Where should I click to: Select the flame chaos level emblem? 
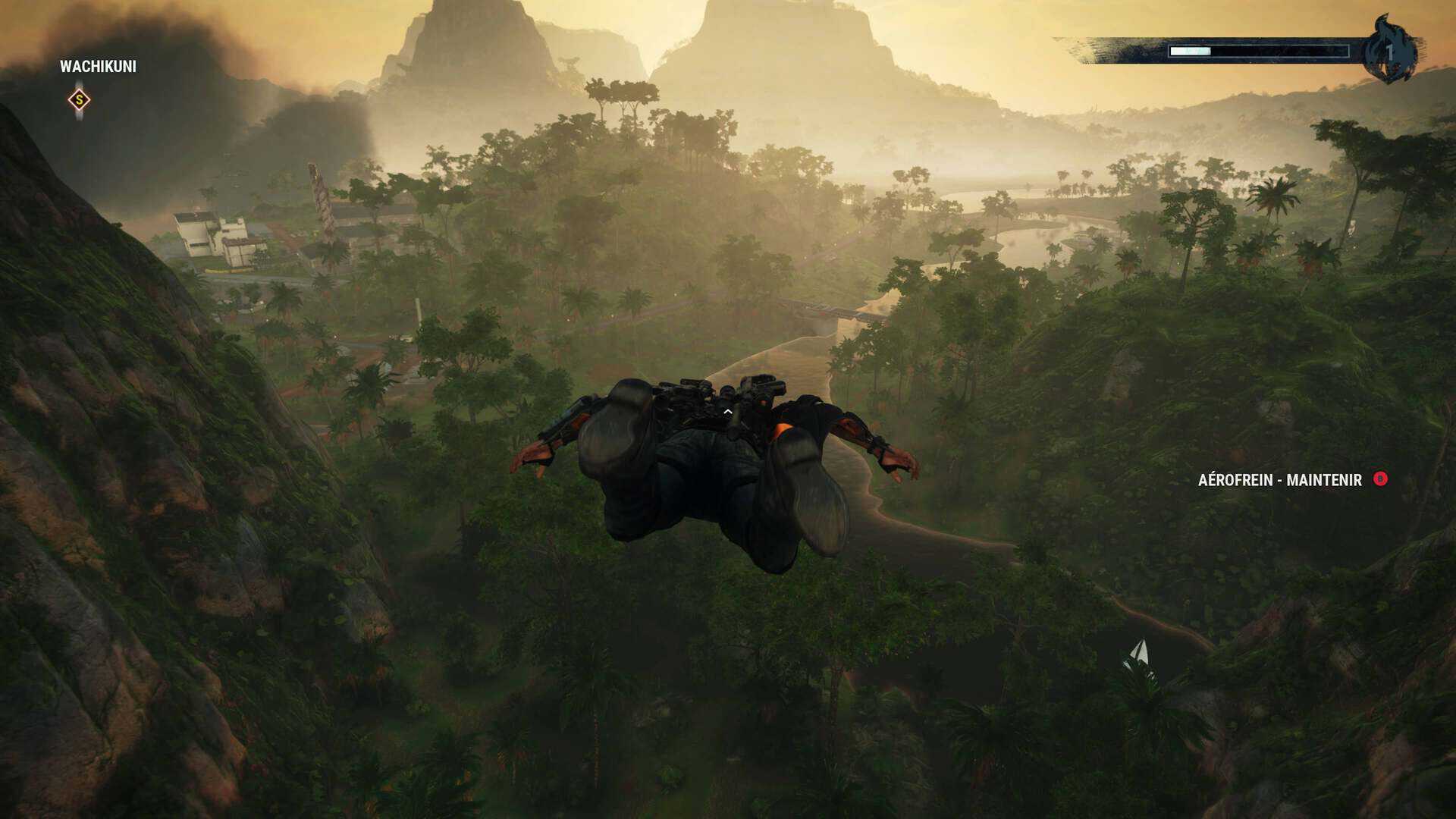pos(1389,50)
